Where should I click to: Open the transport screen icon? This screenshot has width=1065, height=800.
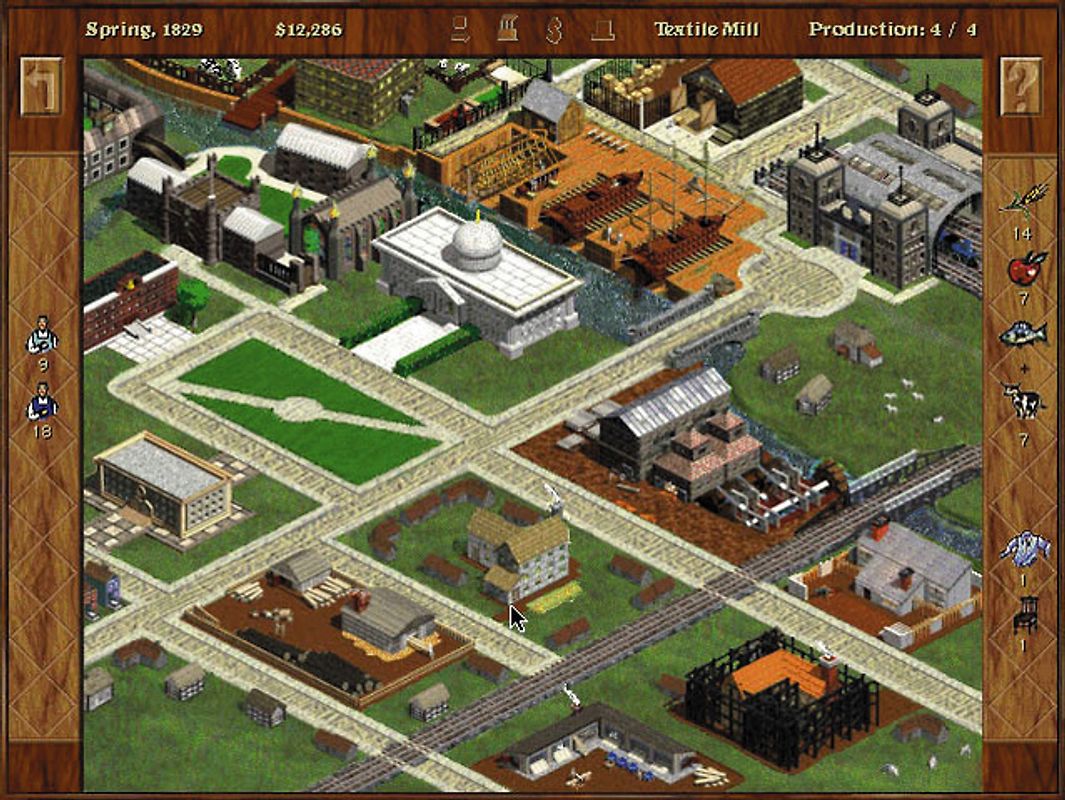coord(460,28)
